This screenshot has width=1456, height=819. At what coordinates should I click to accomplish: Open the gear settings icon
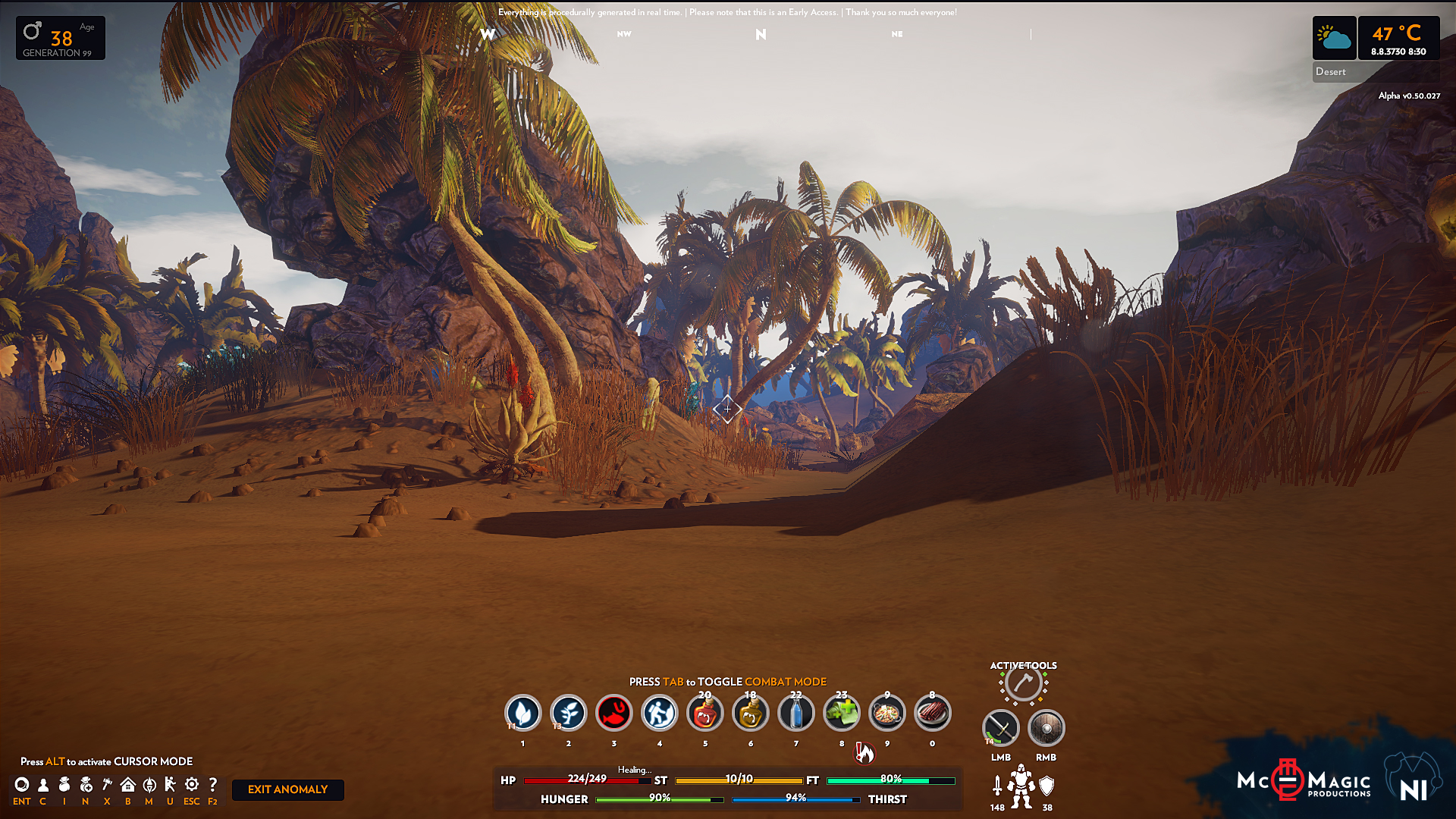pyautogui.click(x=192, y=785)
